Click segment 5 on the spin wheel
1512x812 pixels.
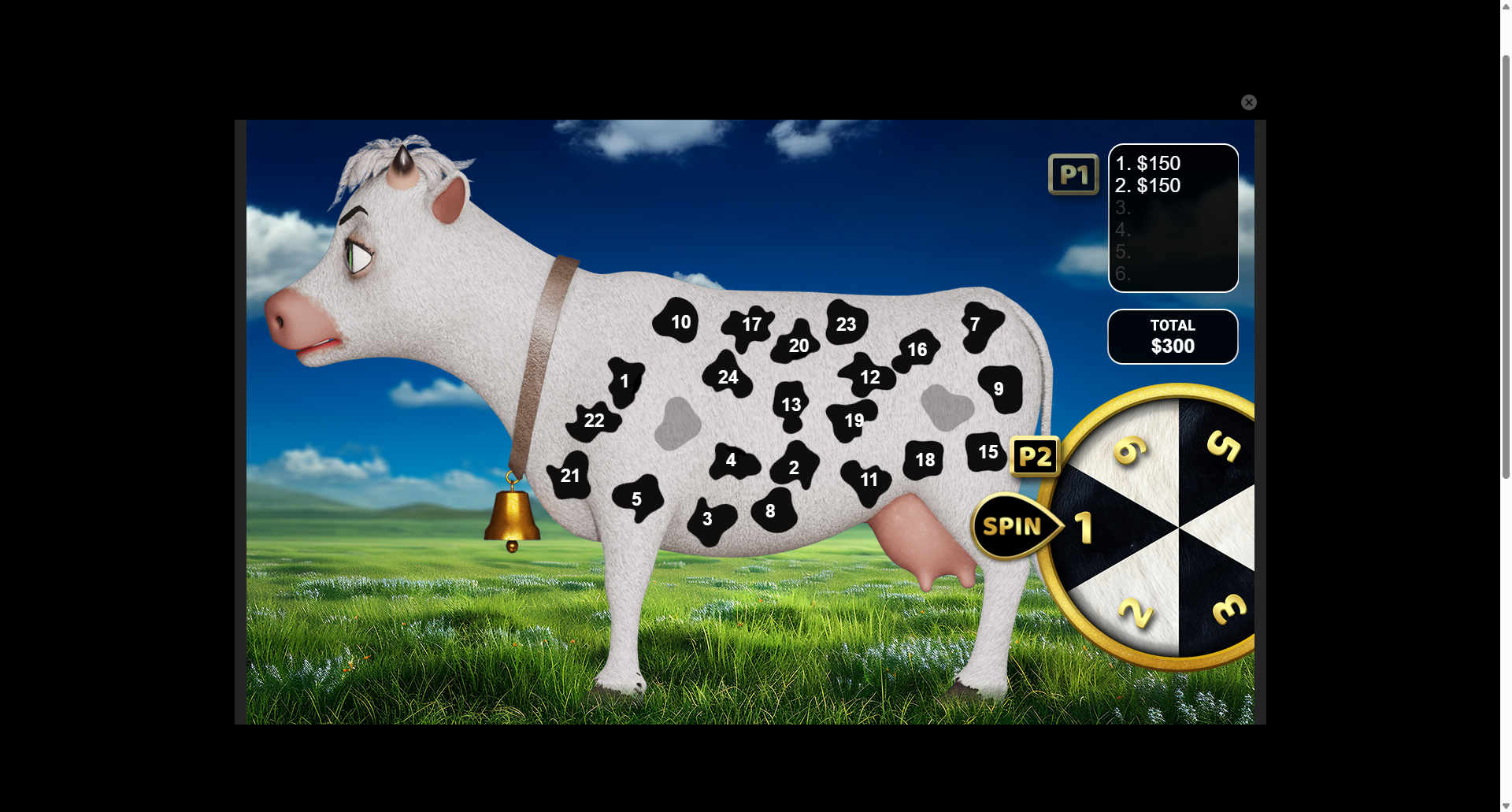click(x=1225, y=449)
